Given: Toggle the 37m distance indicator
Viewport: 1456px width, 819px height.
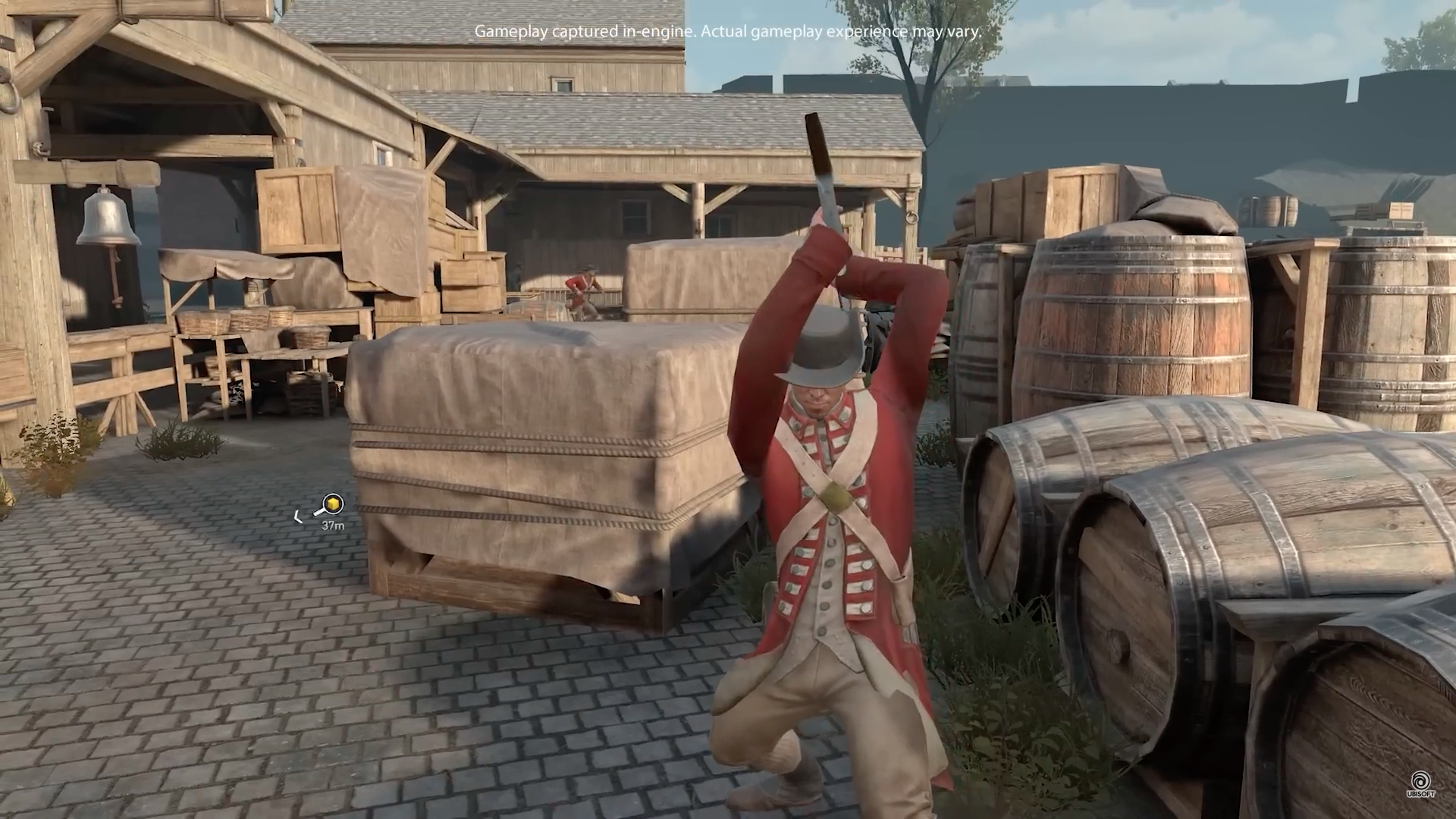Looking at the screenshot, I should [x=334, y=526].
